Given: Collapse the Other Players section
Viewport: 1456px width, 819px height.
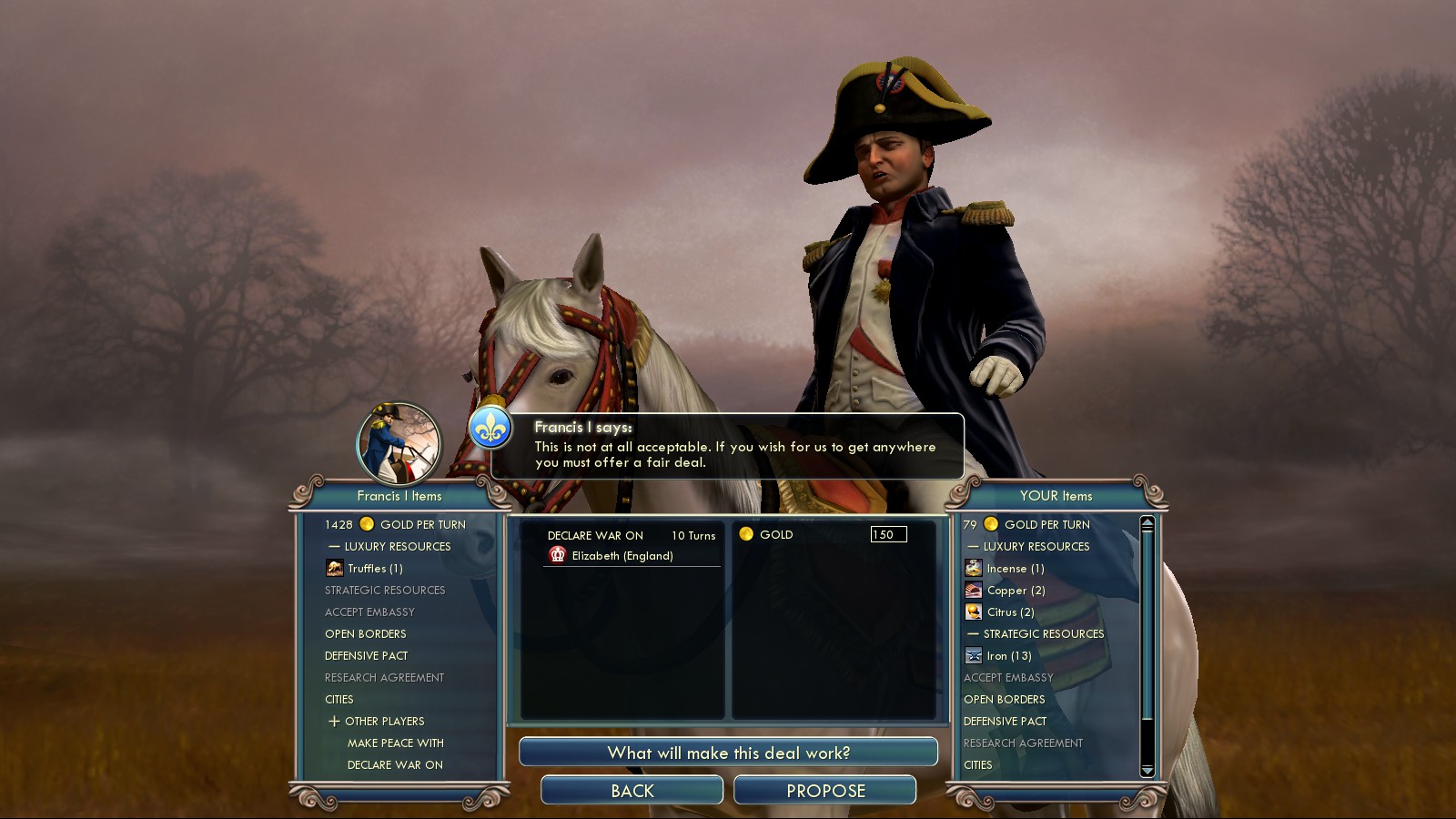Looking at the screenshot, I should [334, 722].
